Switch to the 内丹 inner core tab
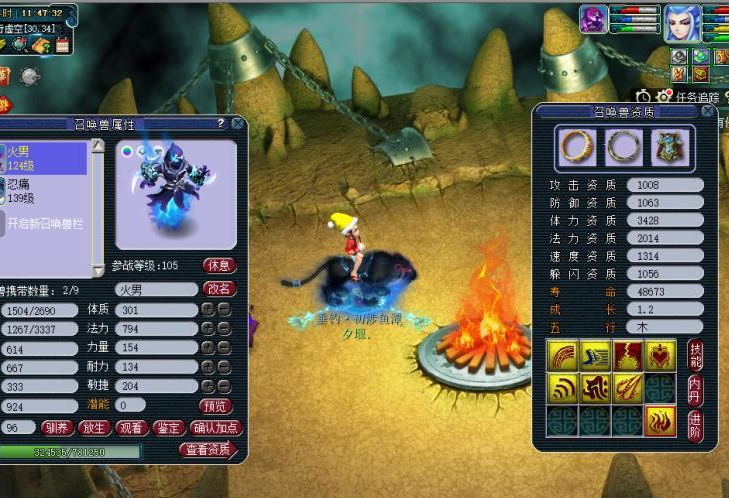The image size is (729, 498). [x=696, y=390]
